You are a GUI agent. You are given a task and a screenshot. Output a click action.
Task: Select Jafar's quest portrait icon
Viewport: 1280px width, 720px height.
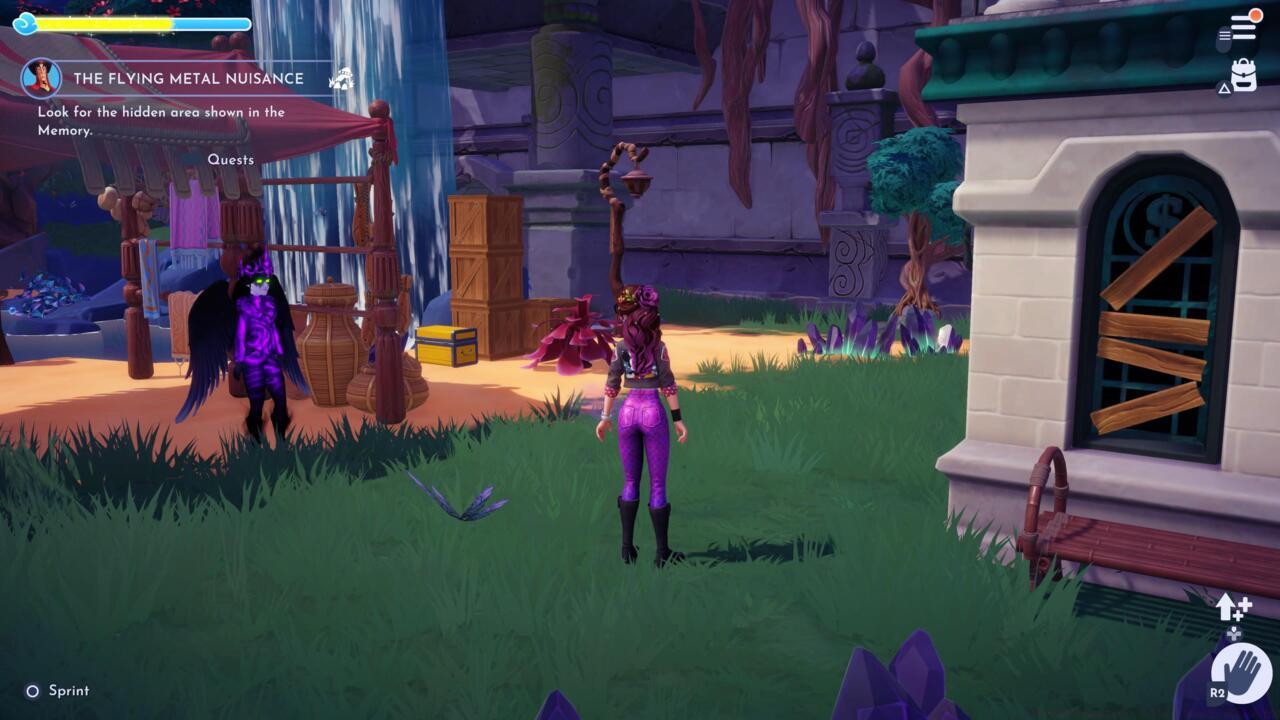[39, 80]
